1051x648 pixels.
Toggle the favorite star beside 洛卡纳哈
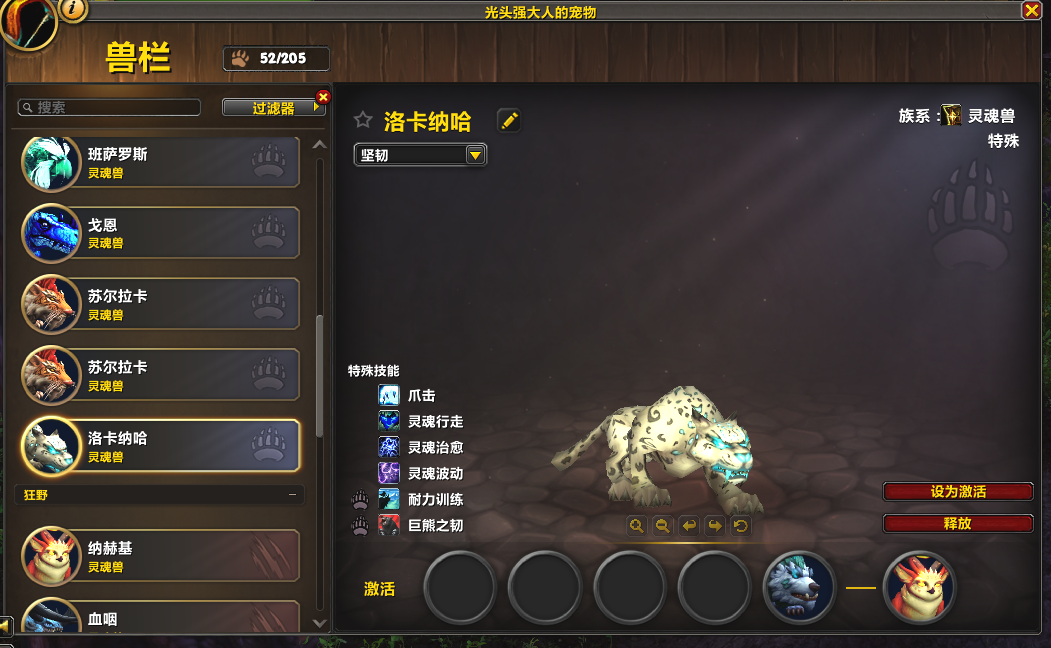coord(363,121)
